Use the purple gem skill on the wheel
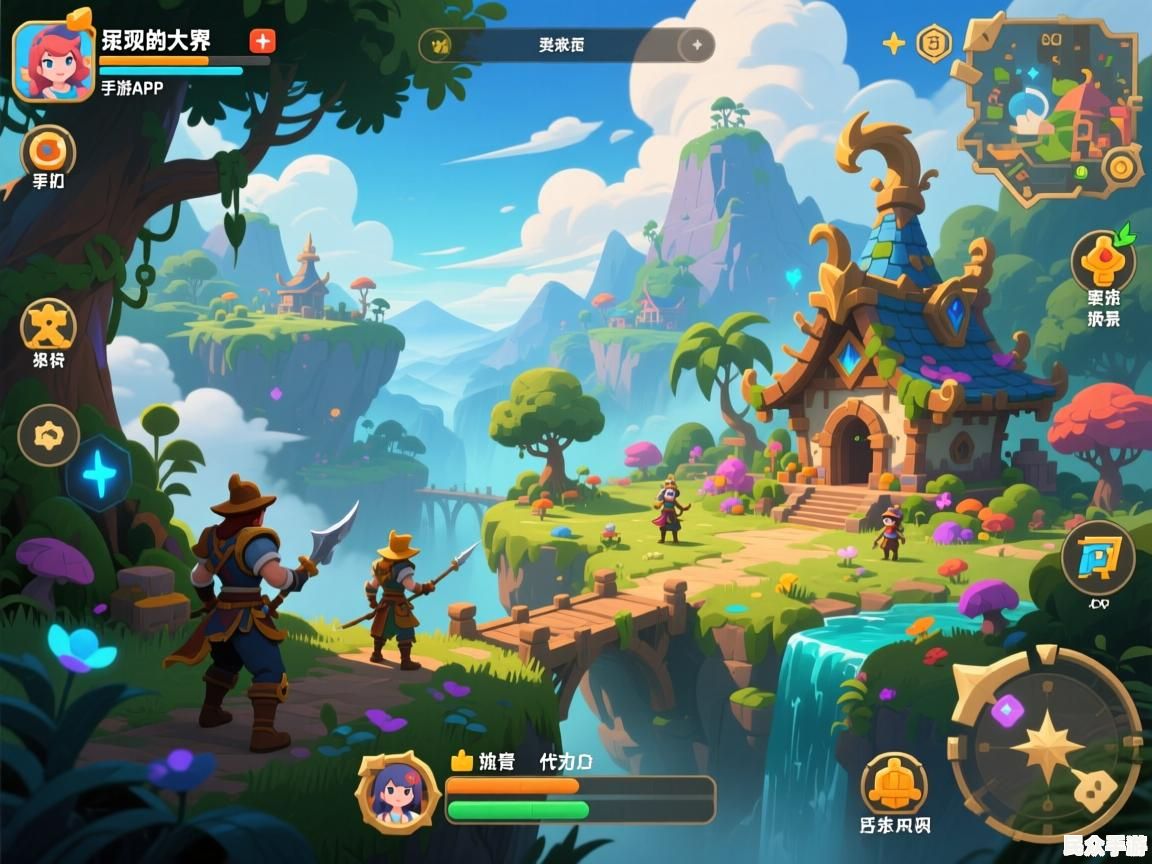 [1007, 710]
